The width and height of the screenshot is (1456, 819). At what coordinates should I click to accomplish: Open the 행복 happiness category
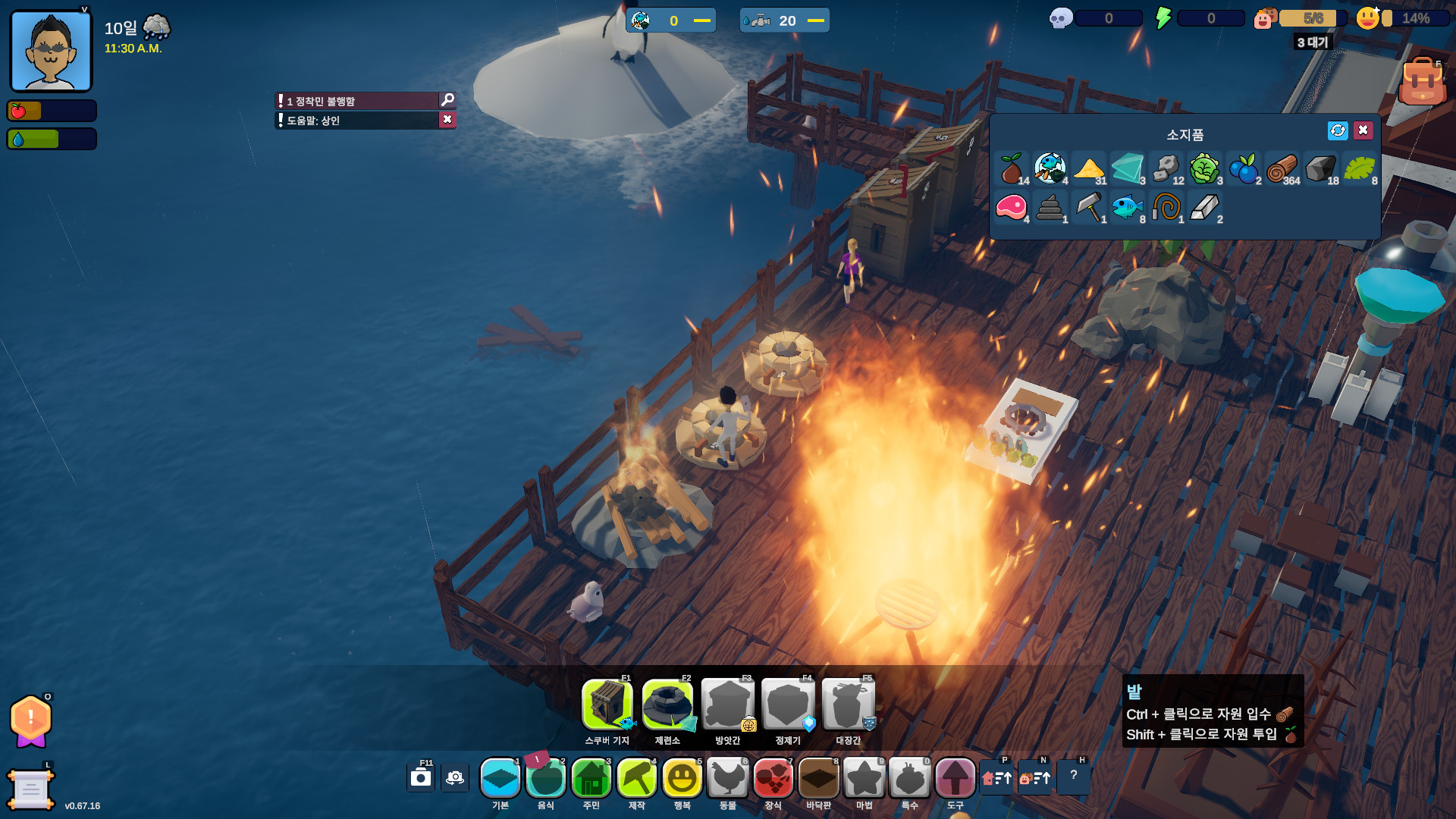682,778
